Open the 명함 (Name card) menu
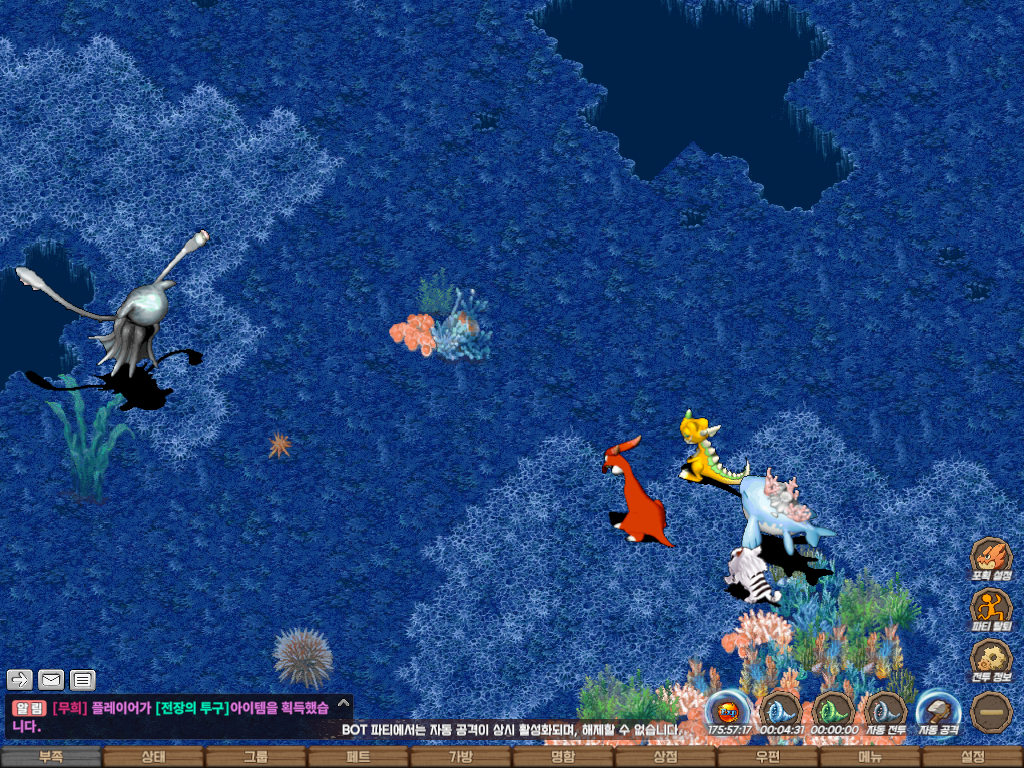The width and height of the screenshot is (1024, 768). (563, 757)
